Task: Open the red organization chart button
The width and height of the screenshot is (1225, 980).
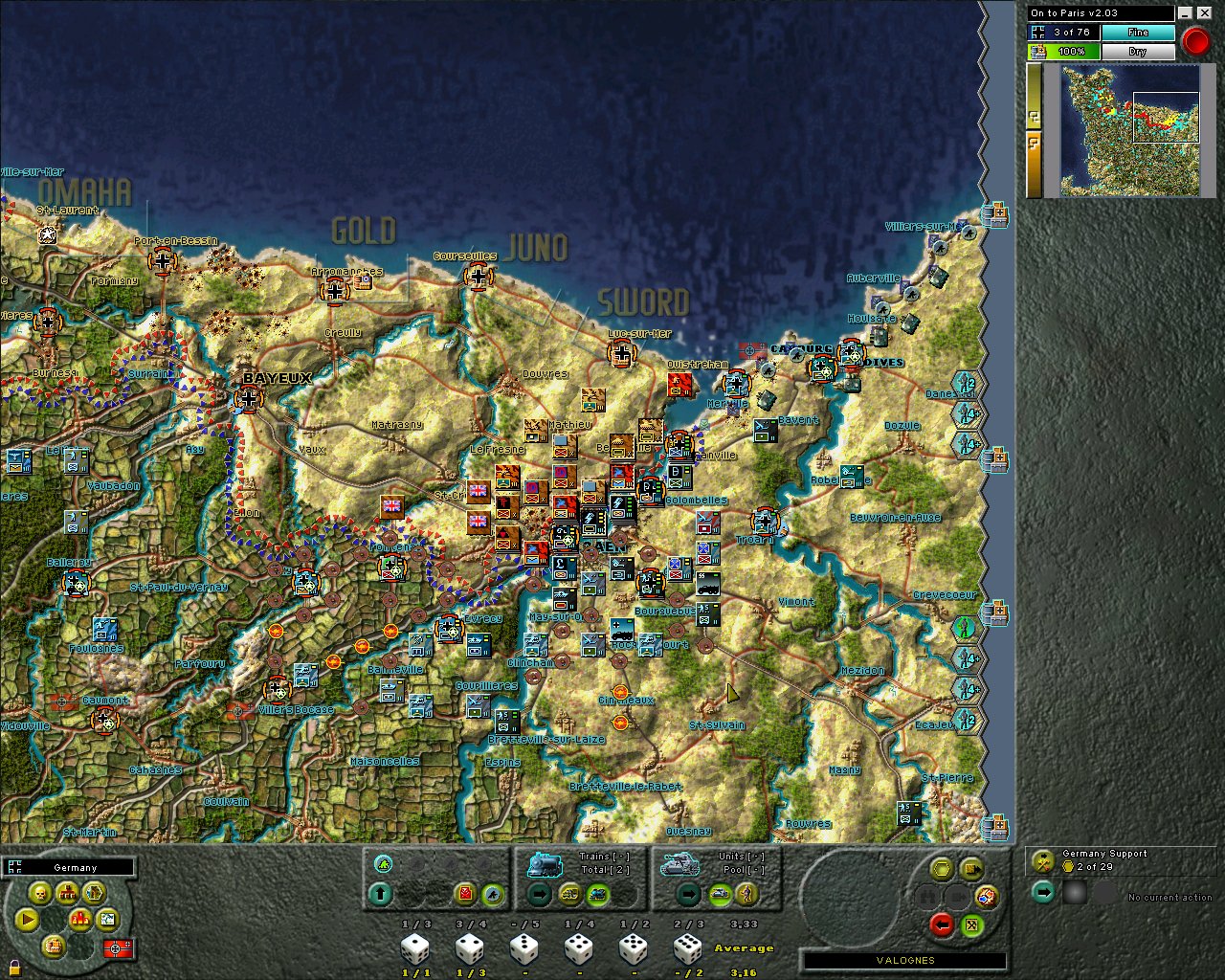Action: (x=67, y=894)
